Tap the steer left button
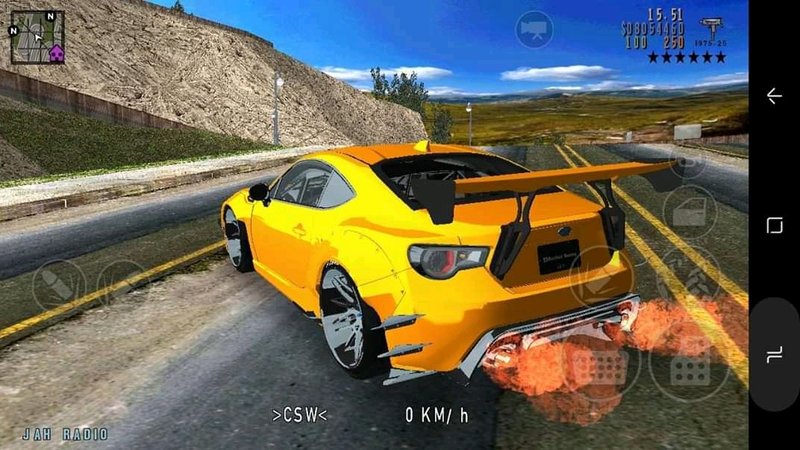The height and width of the screenshot is (450, 800). (58, 285)
